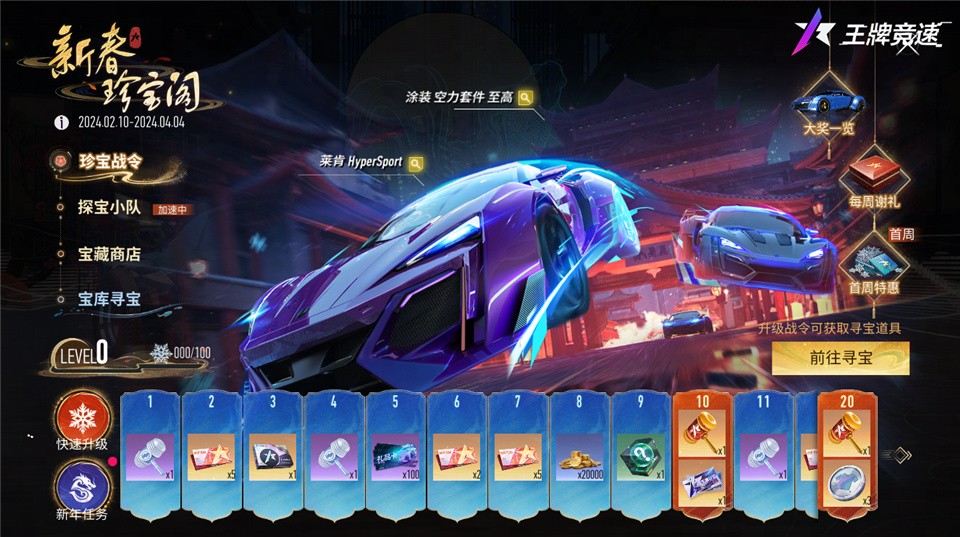Select the 宝库寻宝 tab
960x537 pixels.
click(108, 299)
